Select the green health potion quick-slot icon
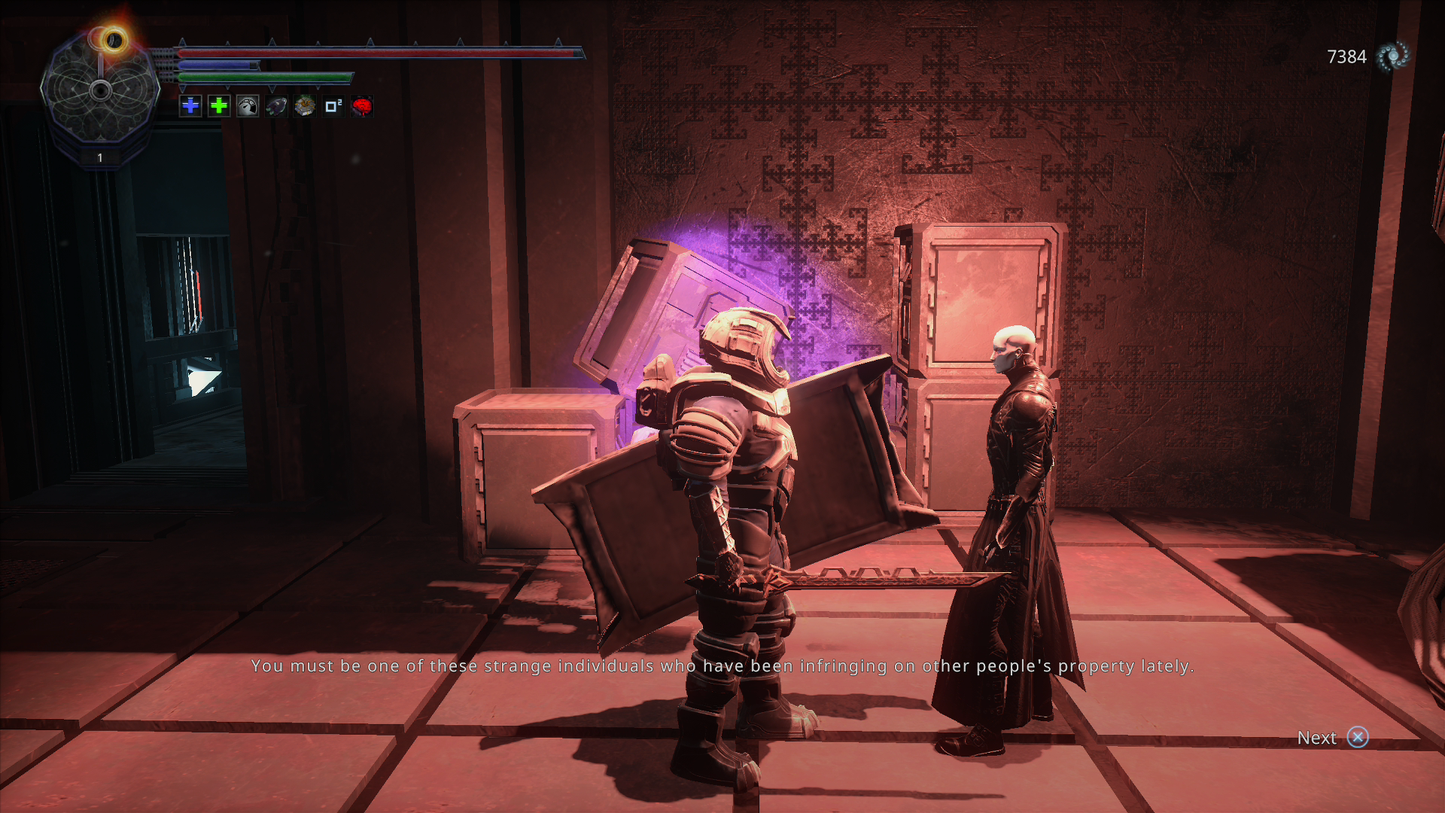Screen dimensions: 1445x813 pos(218,106)
